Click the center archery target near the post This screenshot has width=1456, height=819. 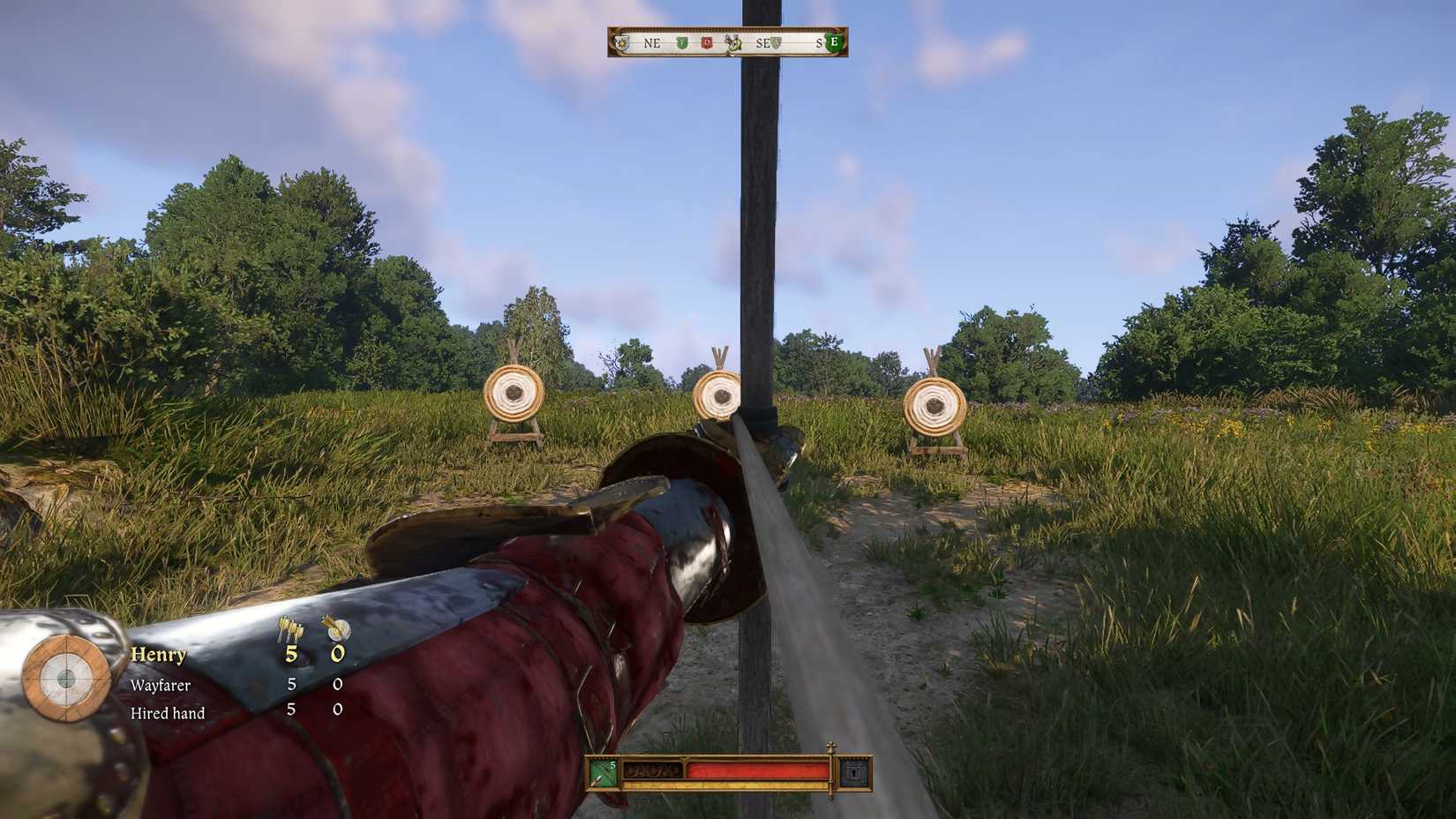[x=718, y=397]
